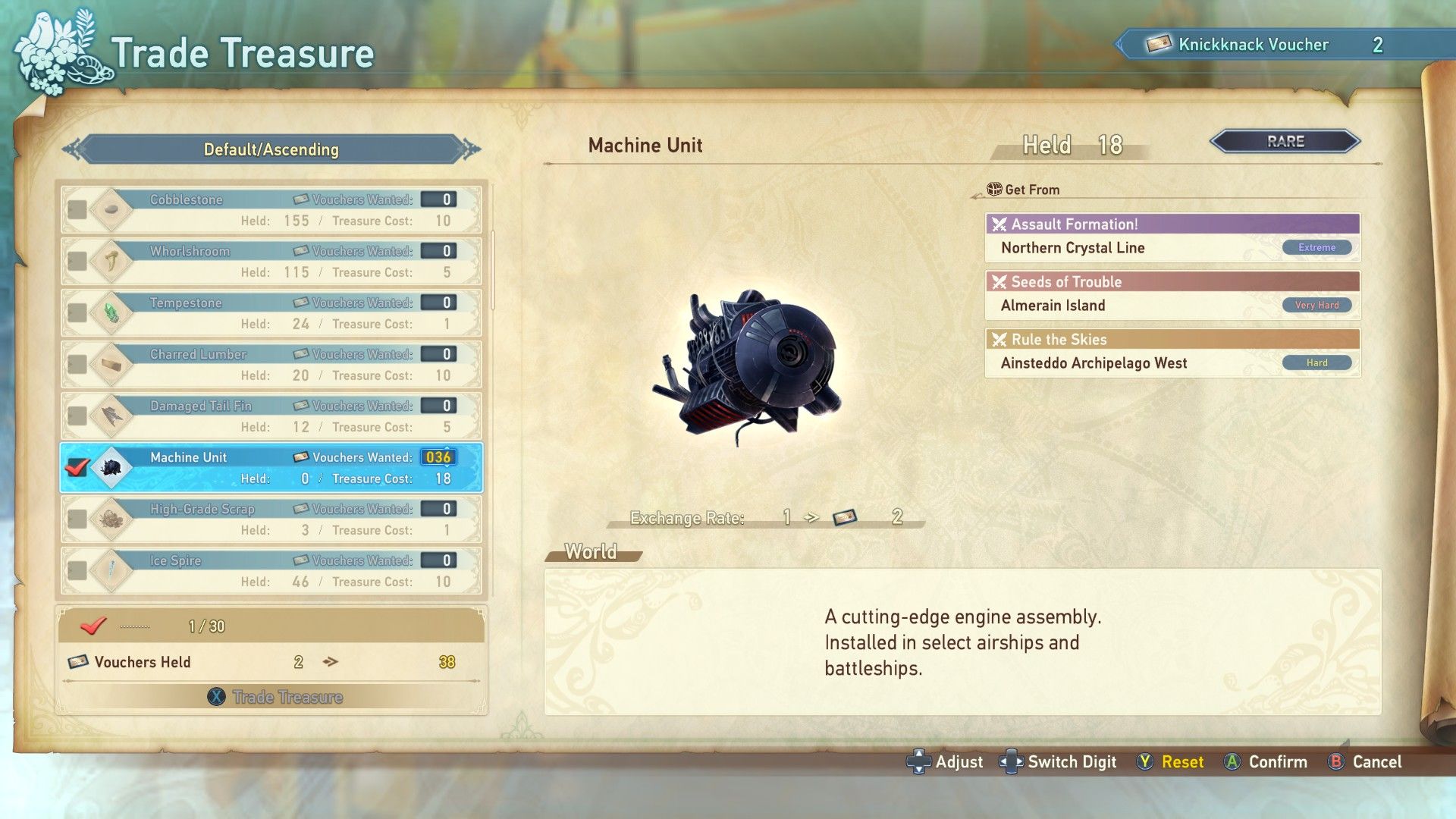Click the Ice Spire shard icon
1456x819 pixels.
[x=111, y=570]
